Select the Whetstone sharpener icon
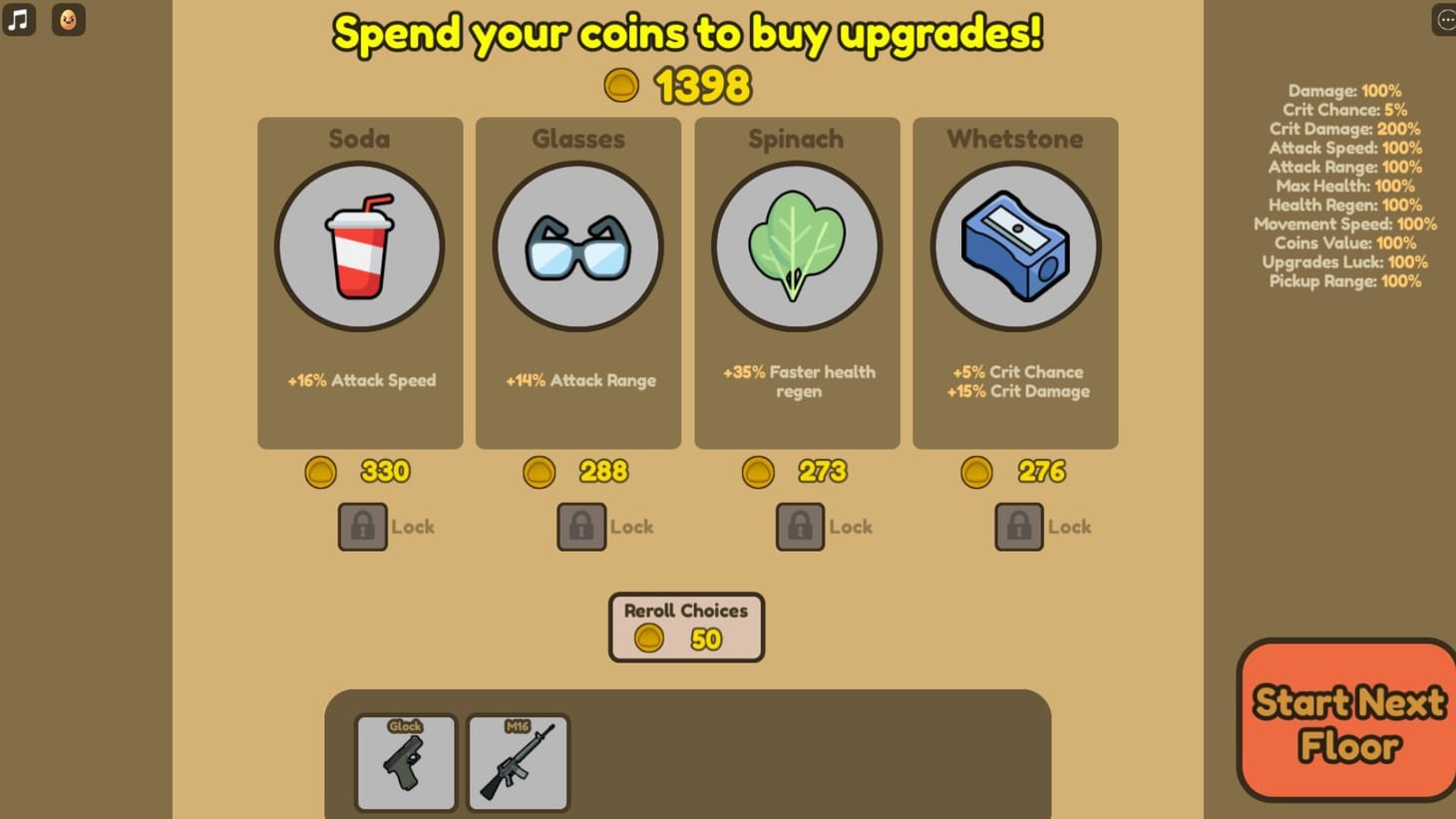1456x819 pixels. [x=1014, y=246]
